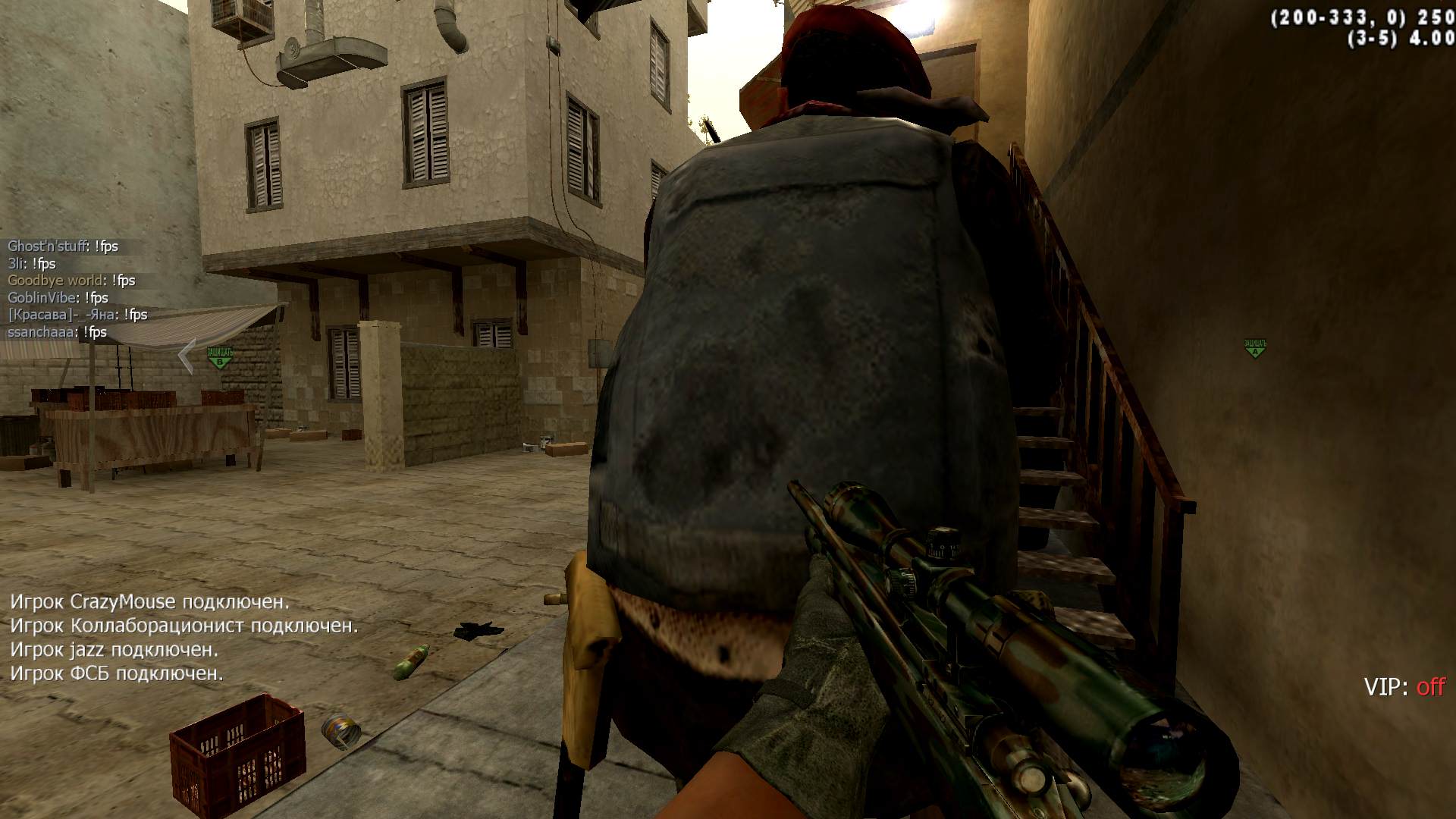This screenshot has width=1456, height=819.
Task: Click the defend B objective marker
Action: [220, 356]
